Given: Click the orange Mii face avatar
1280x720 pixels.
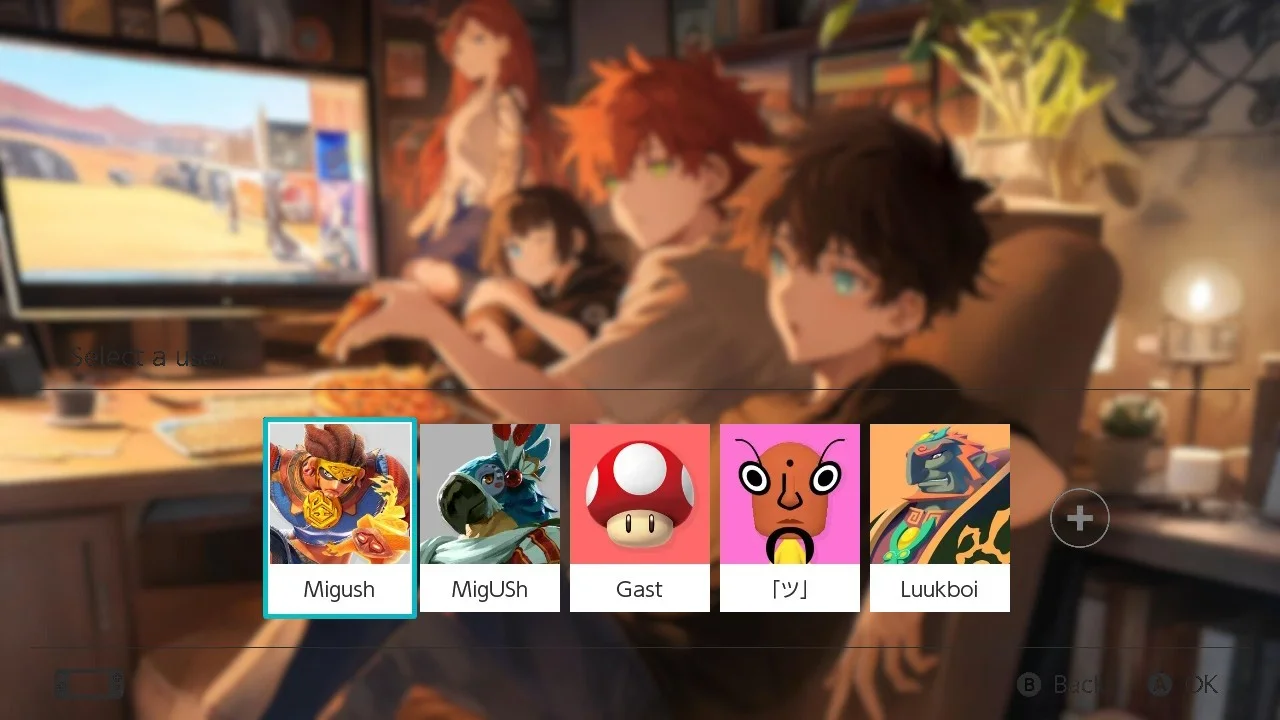Looking at the screenshot, I should tap(790, 493).
